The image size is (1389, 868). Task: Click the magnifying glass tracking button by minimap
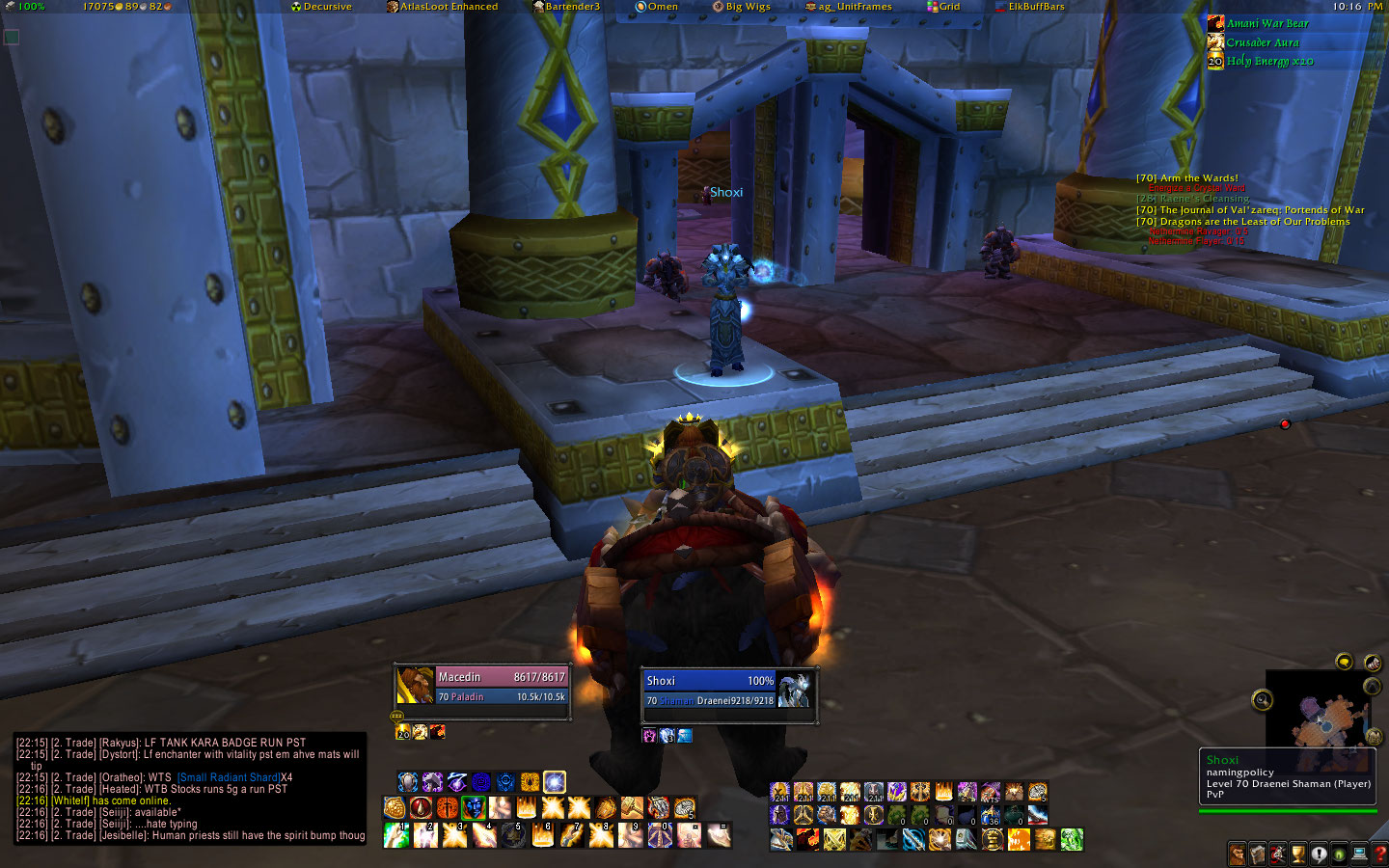[1262, 700]
